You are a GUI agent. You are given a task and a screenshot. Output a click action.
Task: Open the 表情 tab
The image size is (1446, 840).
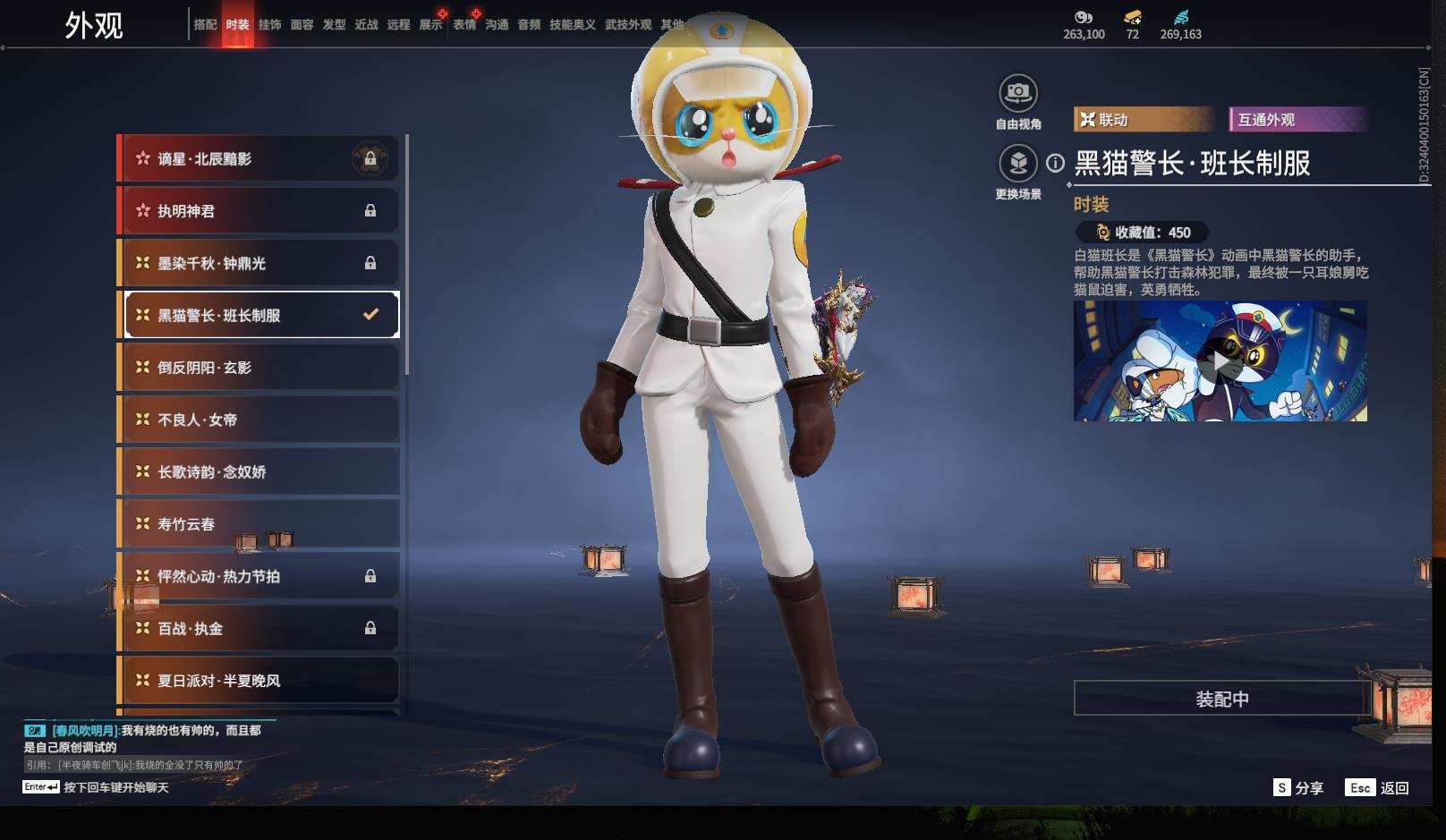click(x=464, y=25)
